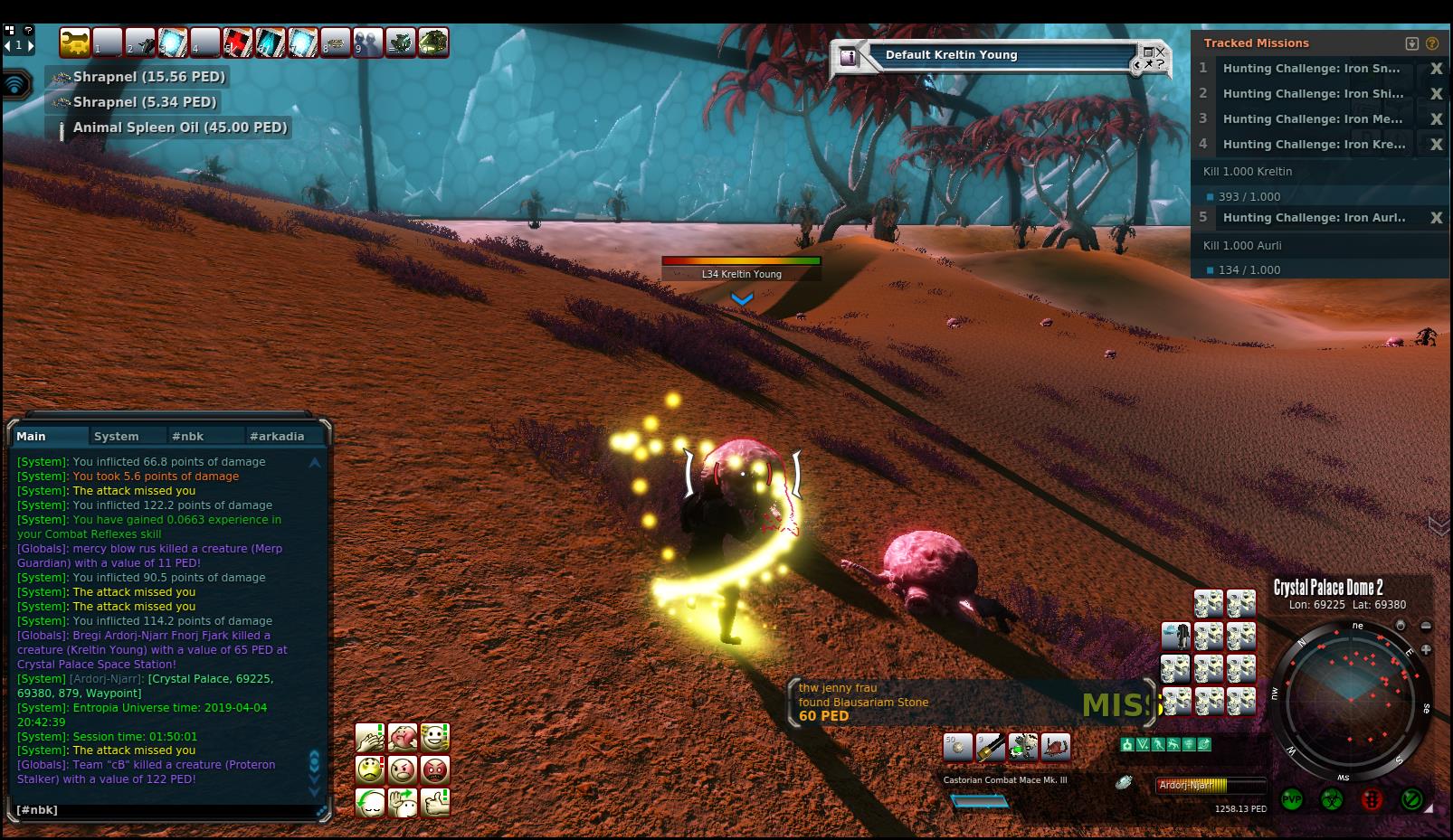Trigger the angry red face emote
Screen dimensions: 1453x840
coord(435,769)
